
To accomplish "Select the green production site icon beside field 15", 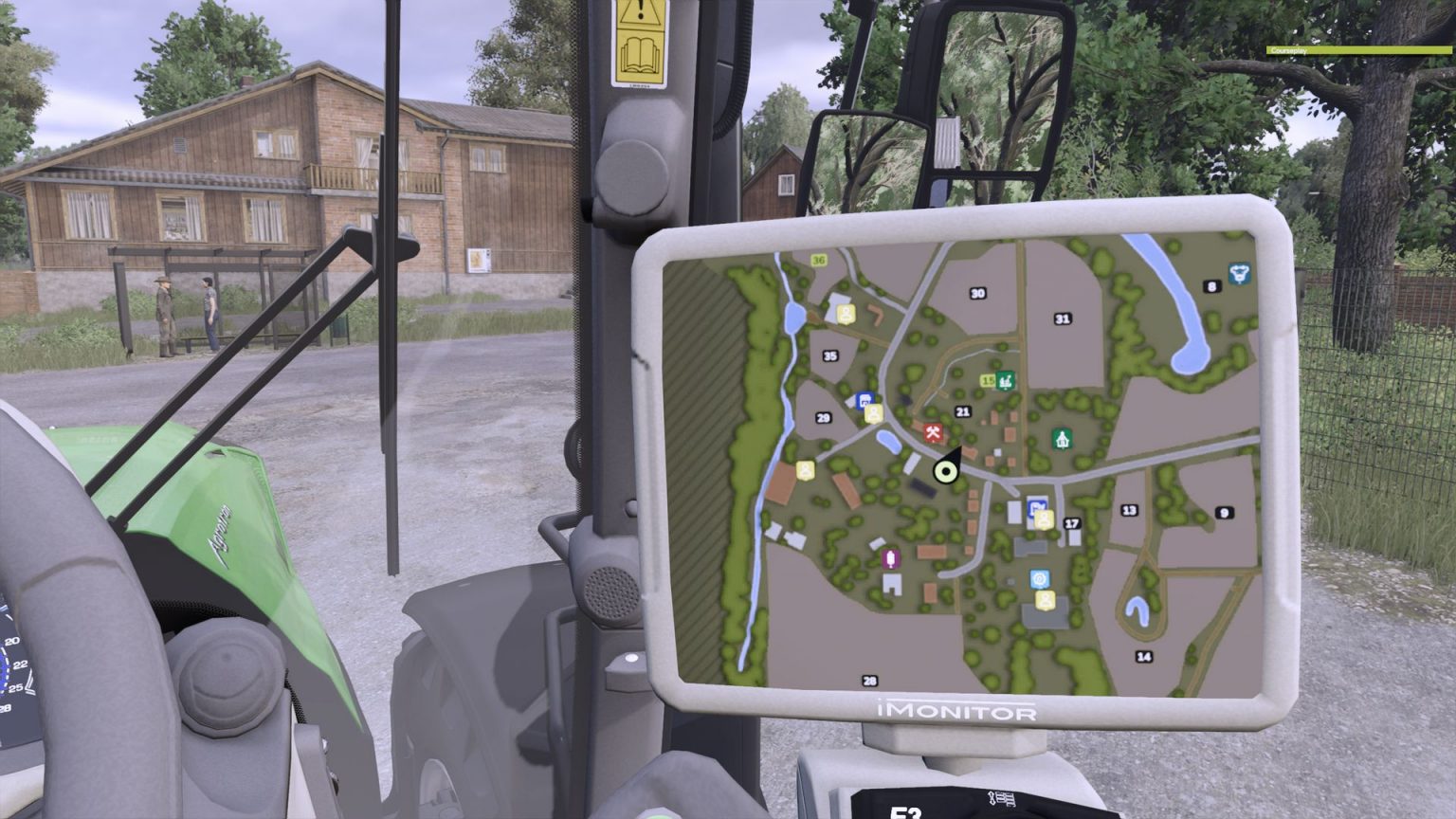I will pos(1005,380).
